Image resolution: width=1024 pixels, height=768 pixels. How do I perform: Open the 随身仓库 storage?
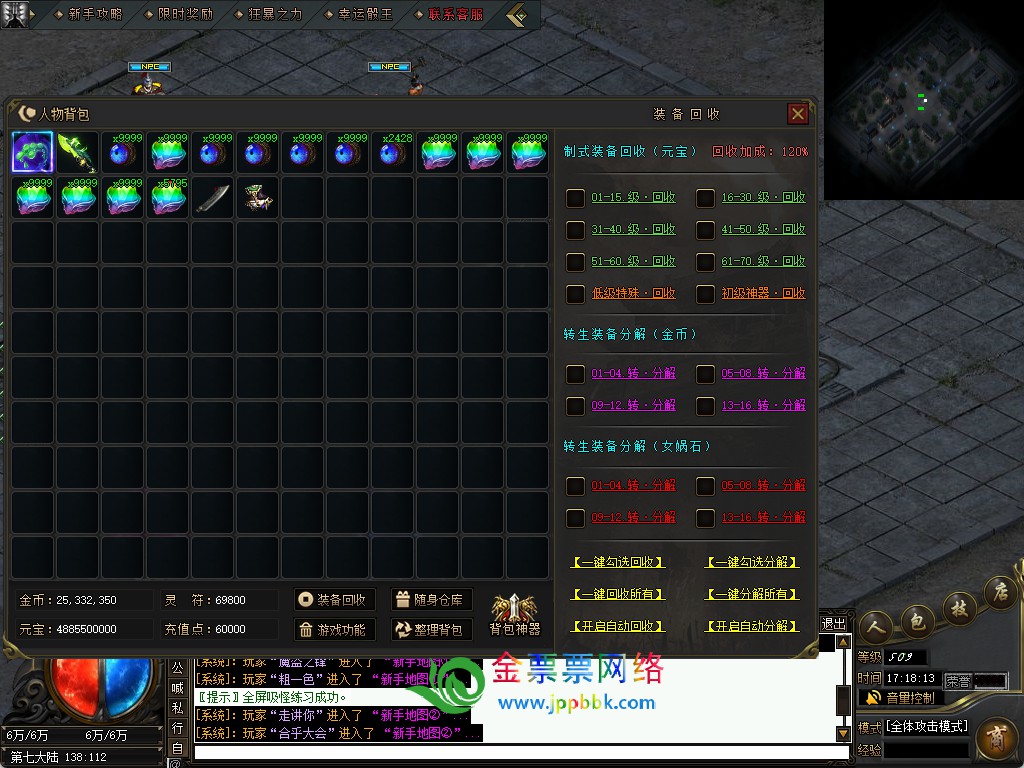430,600
